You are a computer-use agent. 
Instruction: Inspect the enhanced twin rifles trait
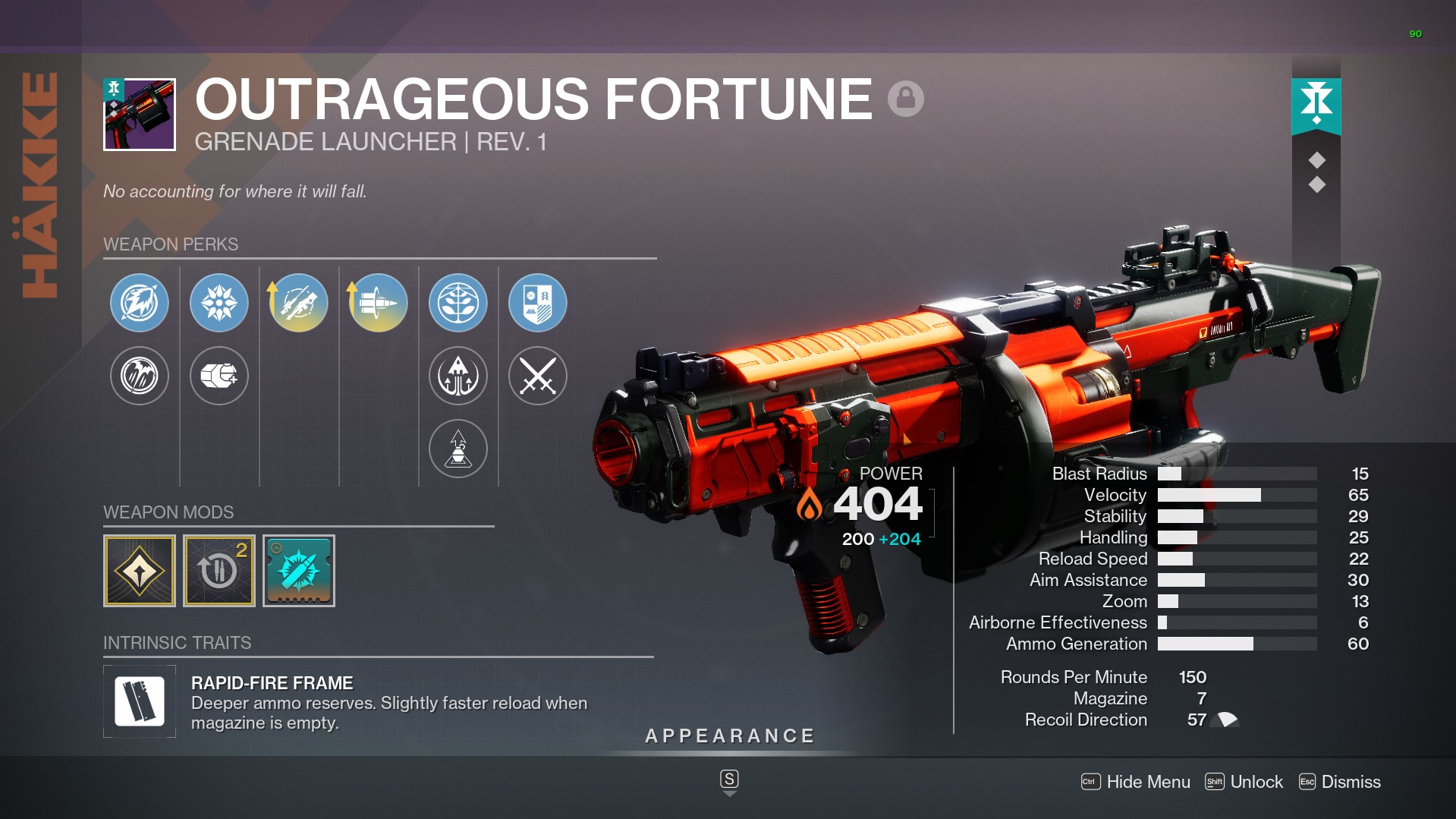(x=299, y=303)
